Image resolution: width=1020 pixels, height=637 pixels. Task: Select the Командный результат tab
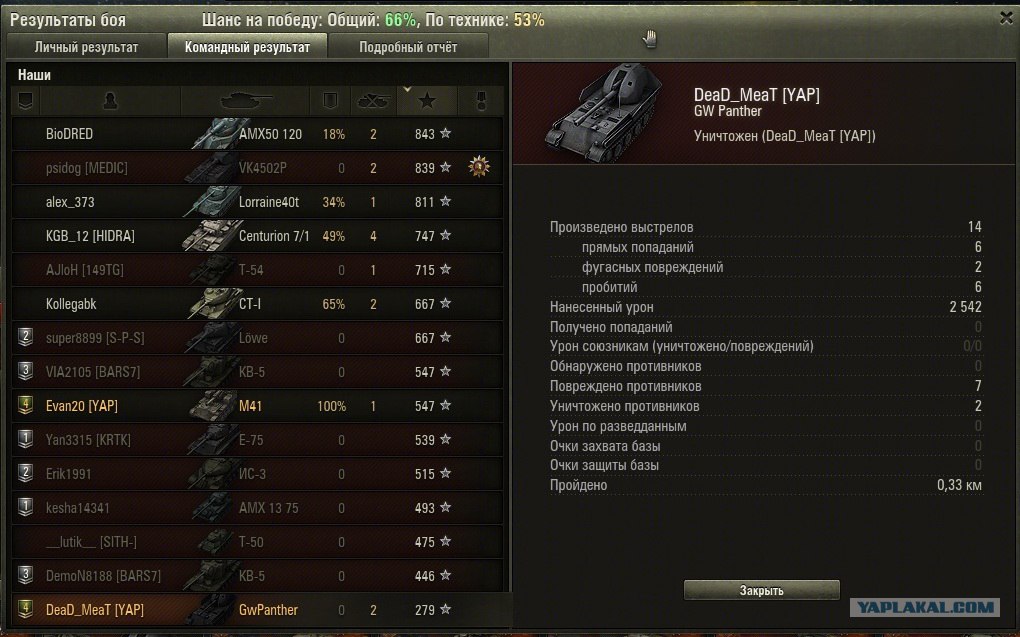click(247, 47)
